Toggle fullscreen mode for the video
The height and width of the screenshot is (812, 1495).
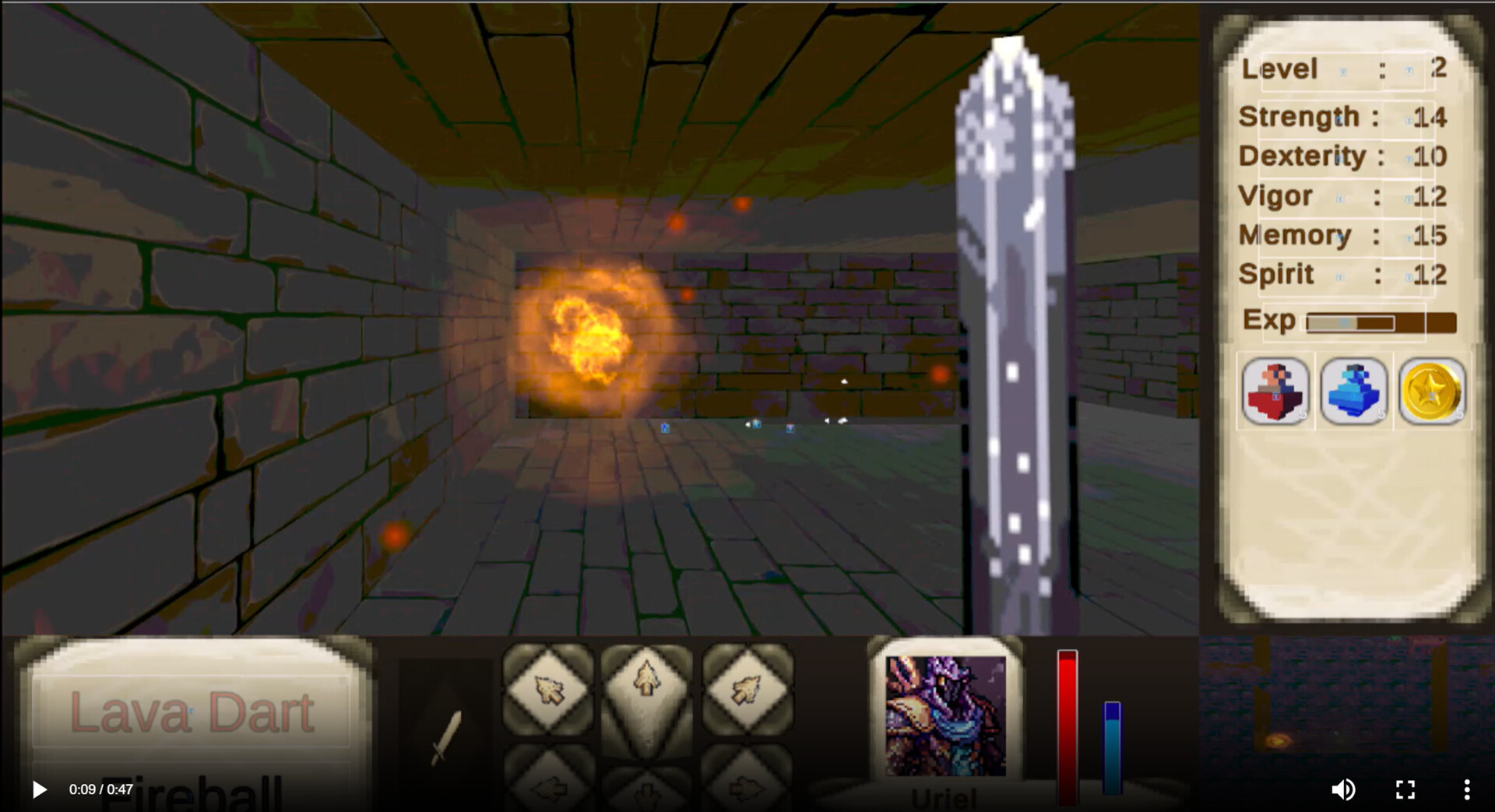[1405, 789]
